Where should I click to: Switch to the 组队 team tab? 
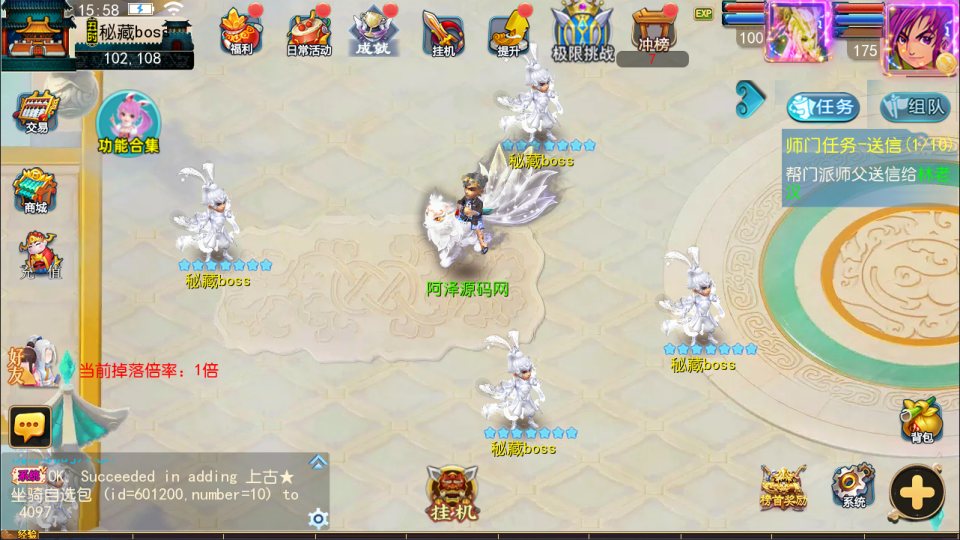(915, 107)
